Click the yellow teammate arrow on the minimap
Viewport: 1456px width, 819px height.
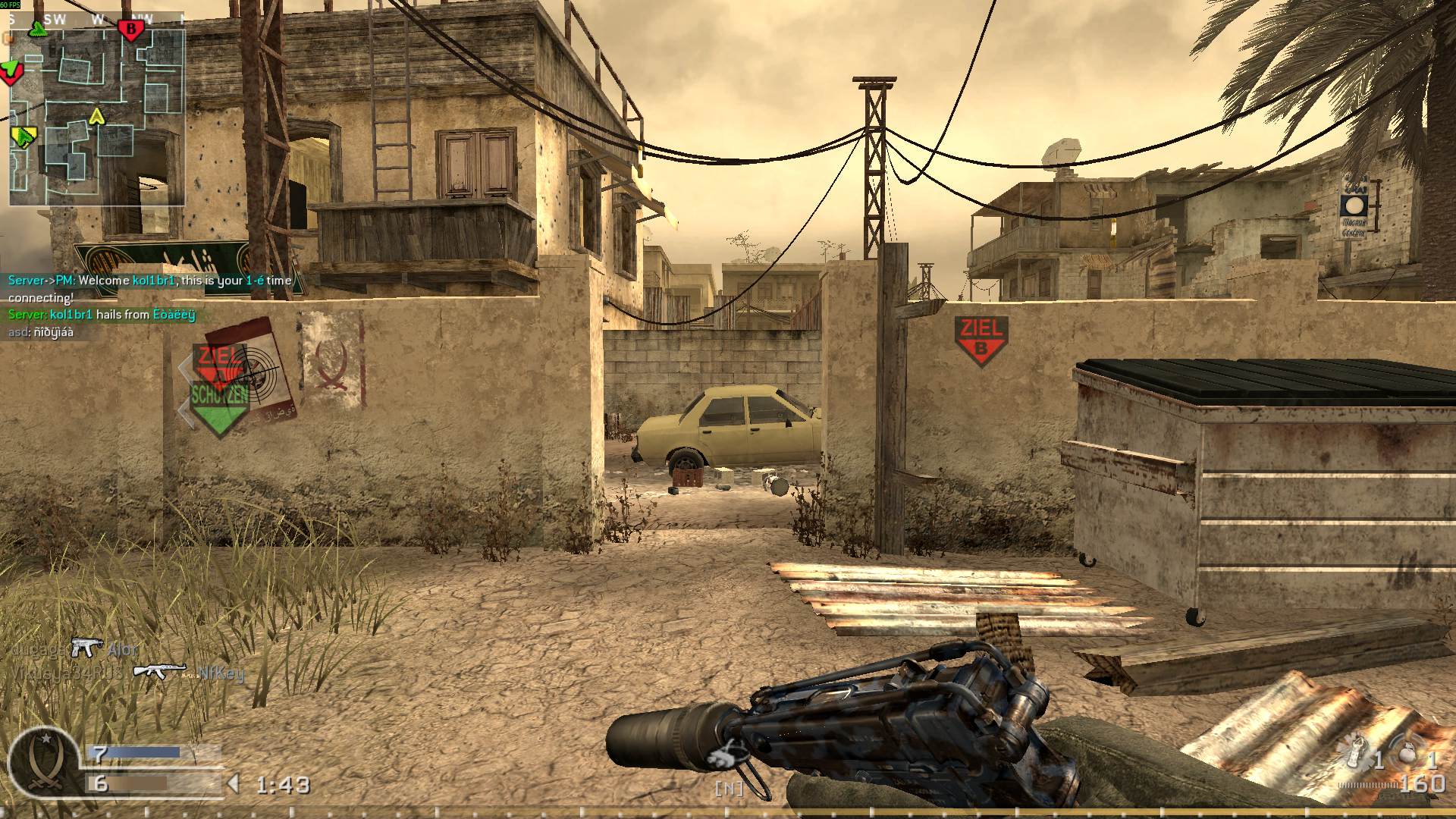click(96, 118)
